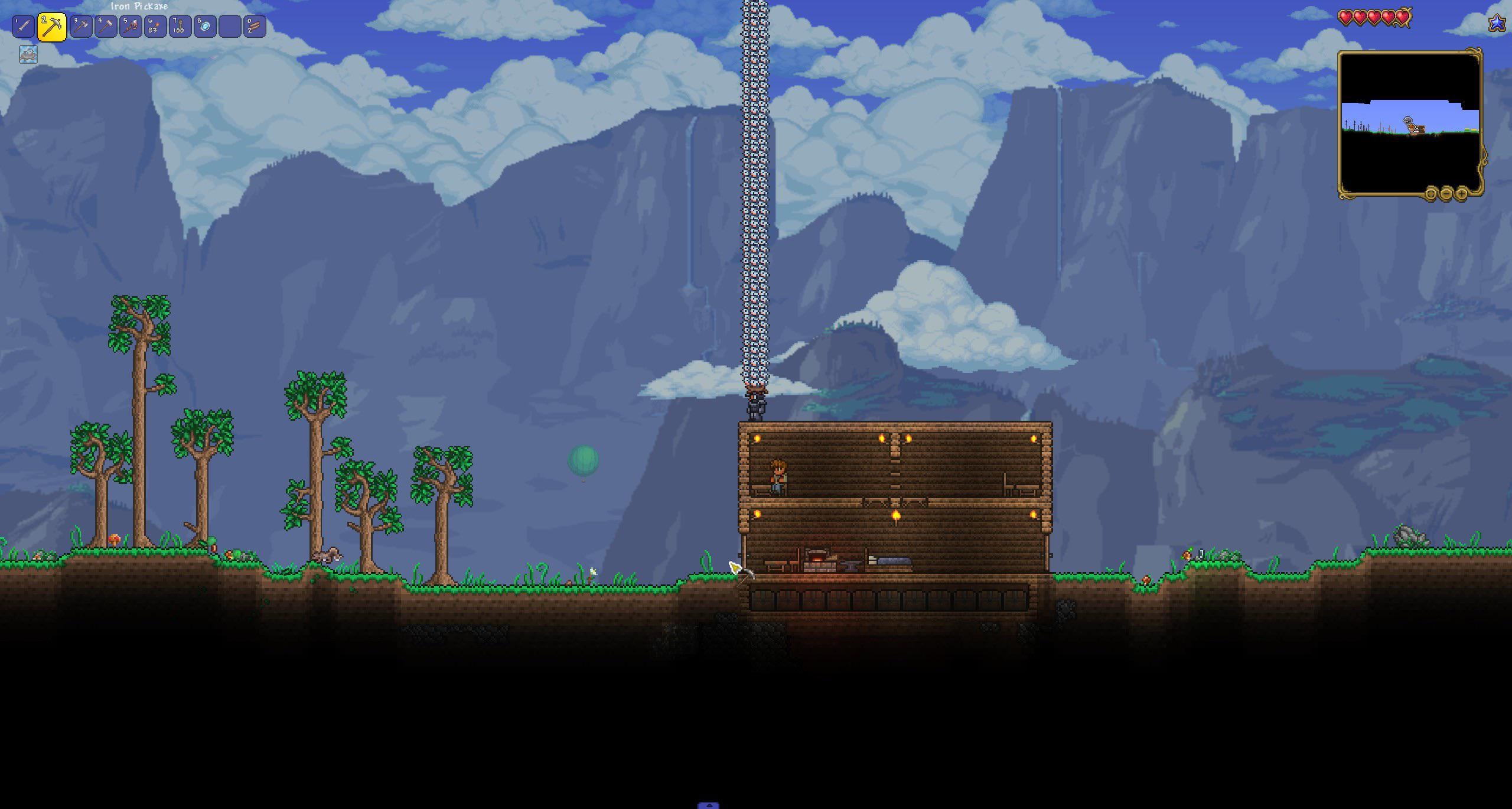The height and width of the screenshot is (809, 1512).
Task: Choose the axe in hotbar slot 3
Action: point(81,27)
